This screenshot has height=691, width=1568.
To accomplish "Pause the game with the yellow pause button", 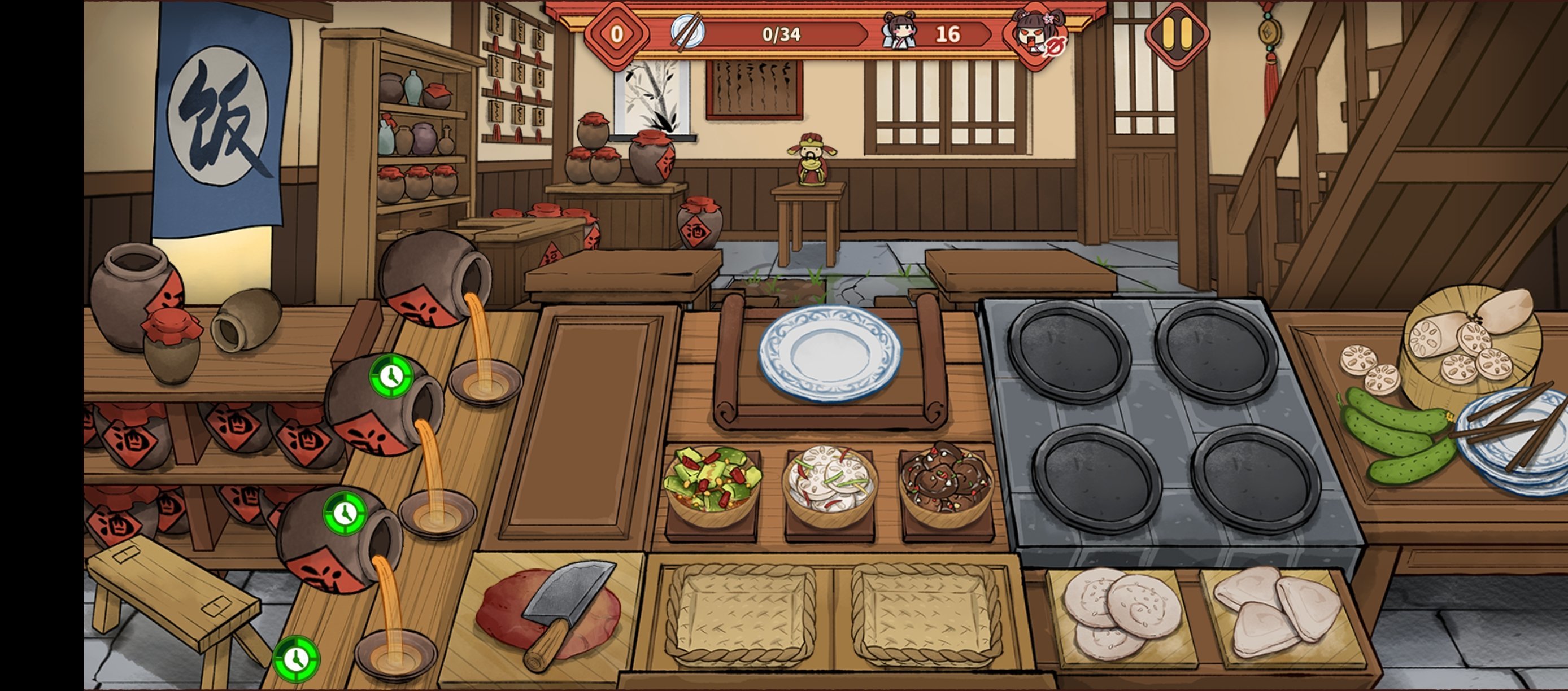I will pos(1177,33).
